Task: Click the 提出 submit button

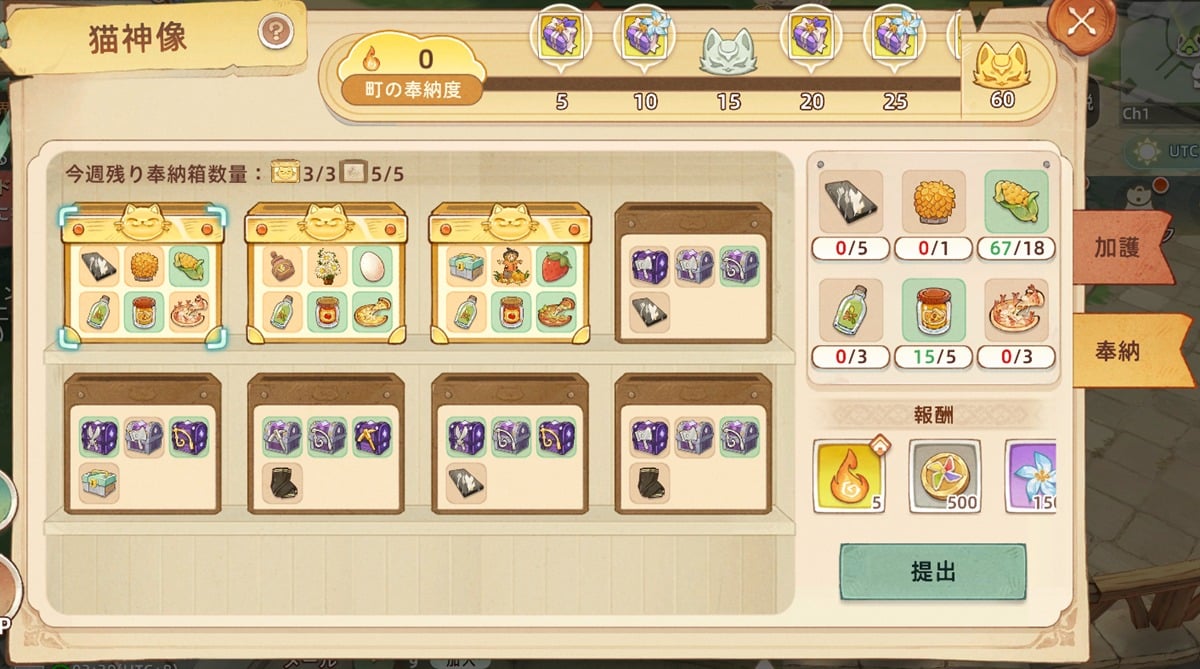Action: pos(932,572)
